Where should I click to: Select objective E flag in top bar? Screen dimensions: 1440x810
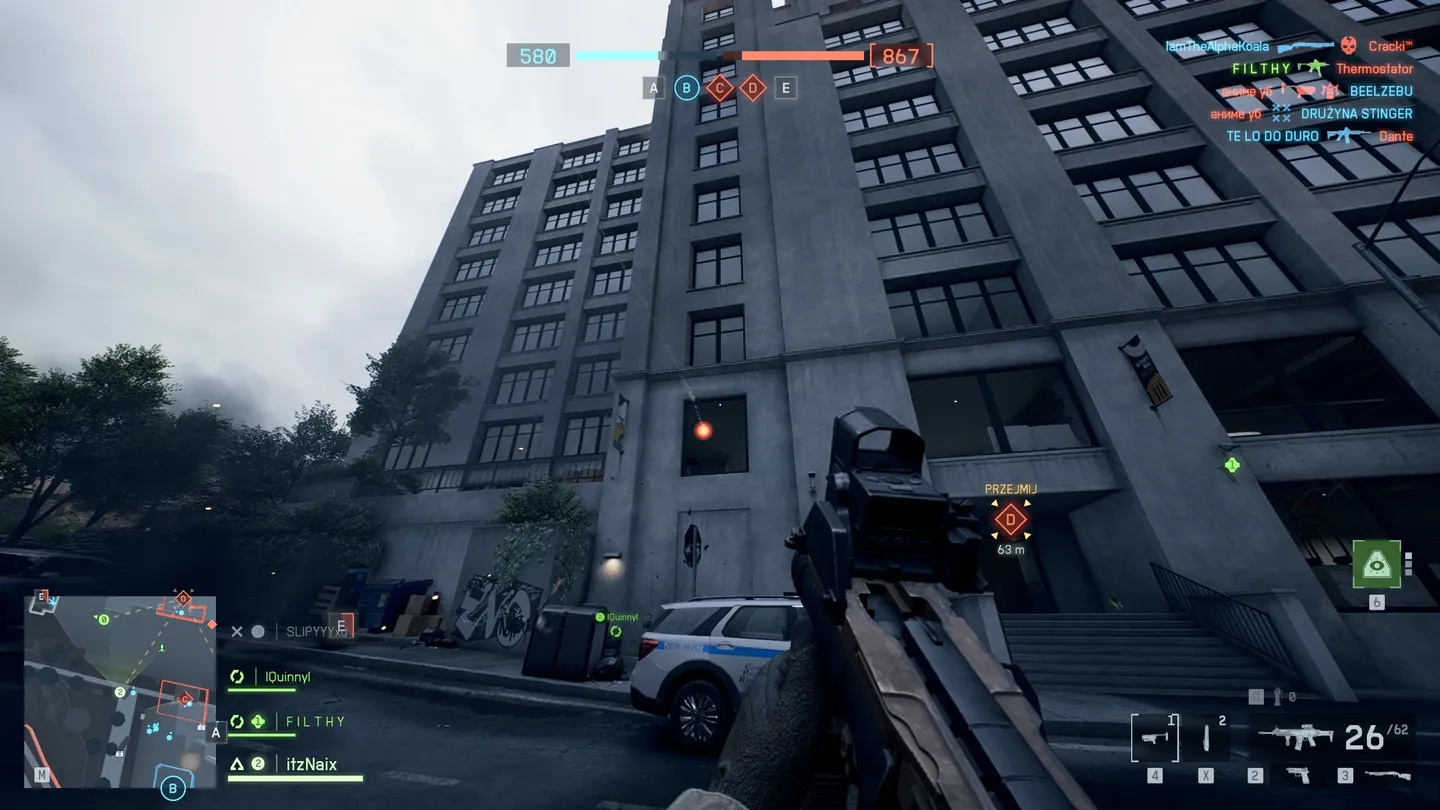point(785,88)
